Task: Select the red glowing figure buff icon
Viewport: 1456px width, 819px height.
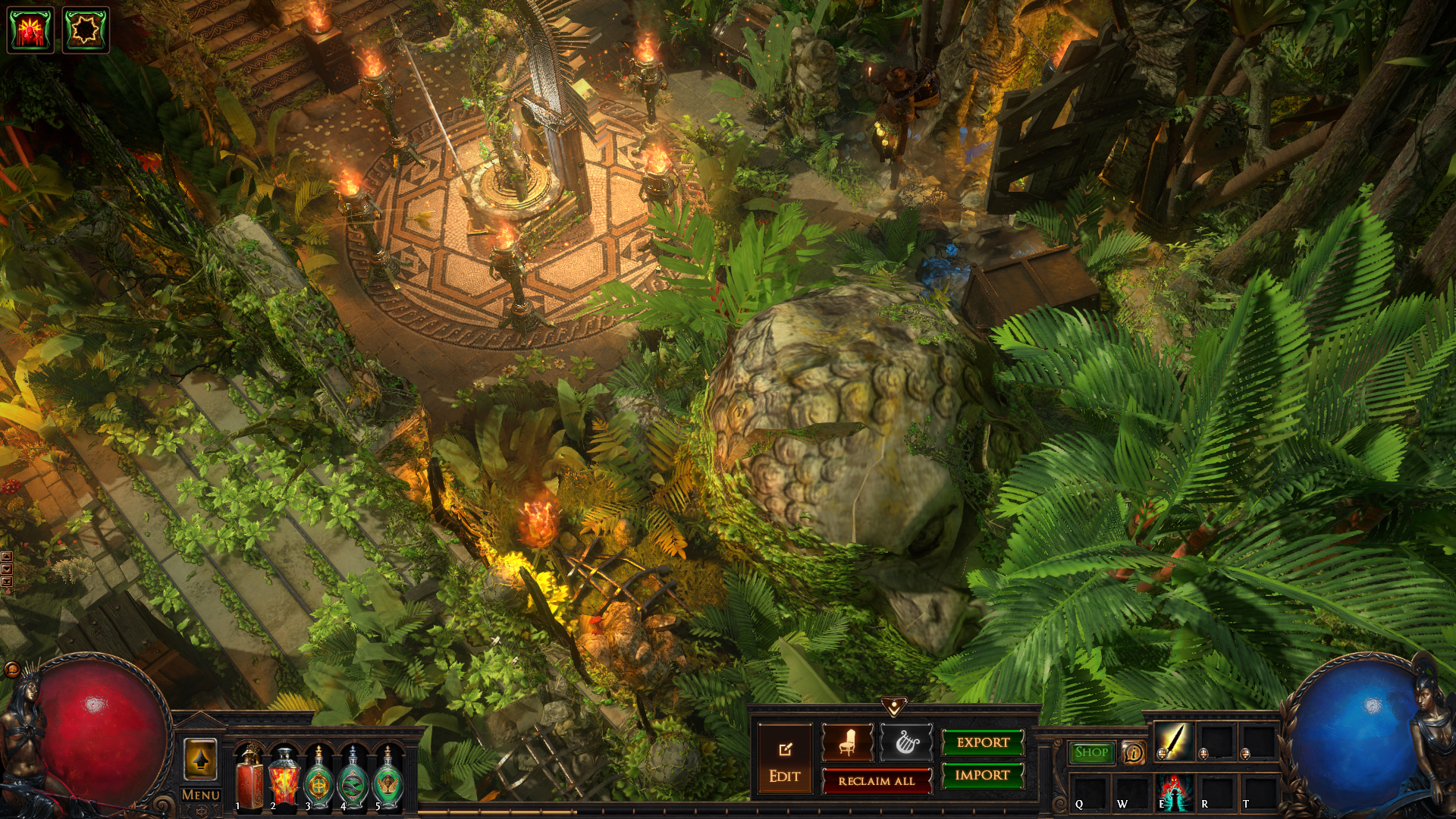Action: tap(30, 30)
